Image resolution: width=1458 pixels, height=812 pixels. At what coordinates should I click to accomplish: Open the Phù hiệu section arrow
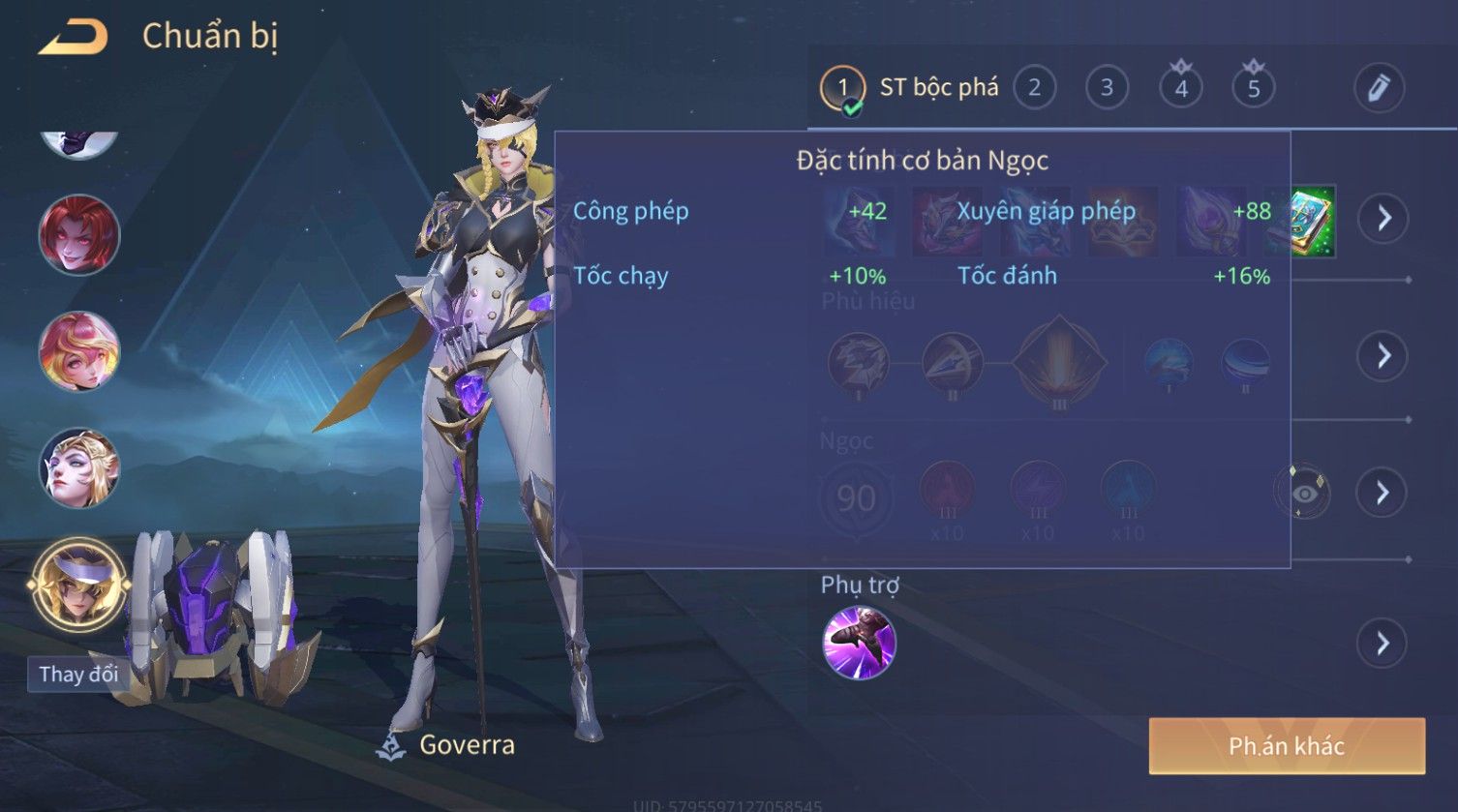click(1383, 355)
